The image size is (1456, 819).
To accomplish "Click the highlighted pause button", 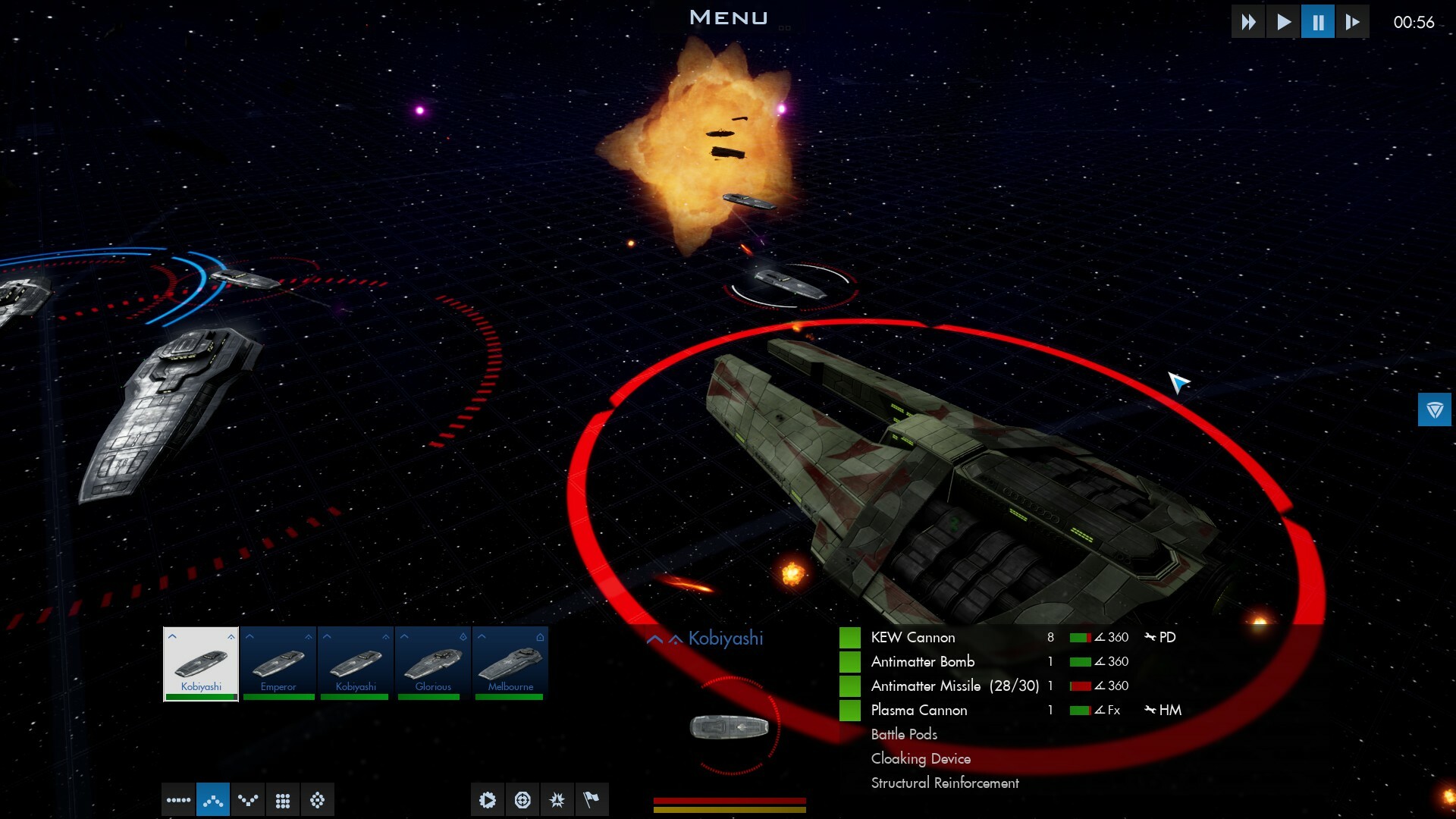I will [1318, 22].
